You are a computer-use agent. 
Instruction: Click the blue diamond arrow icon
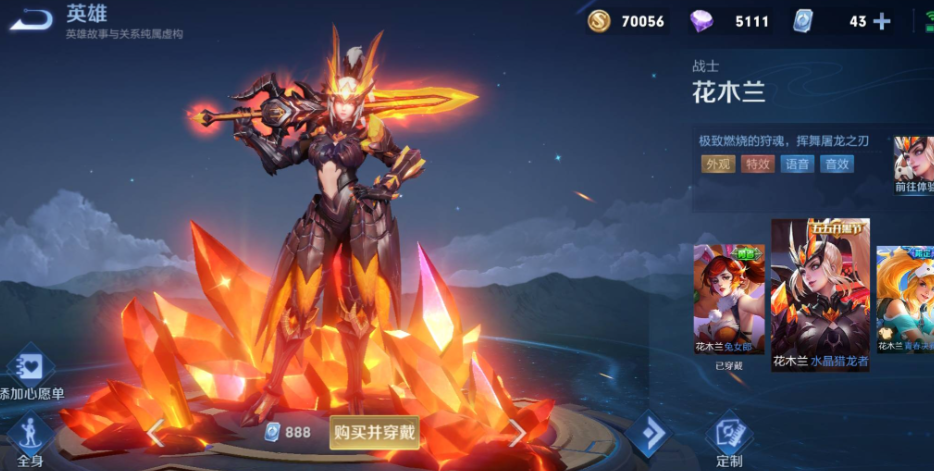647,434
